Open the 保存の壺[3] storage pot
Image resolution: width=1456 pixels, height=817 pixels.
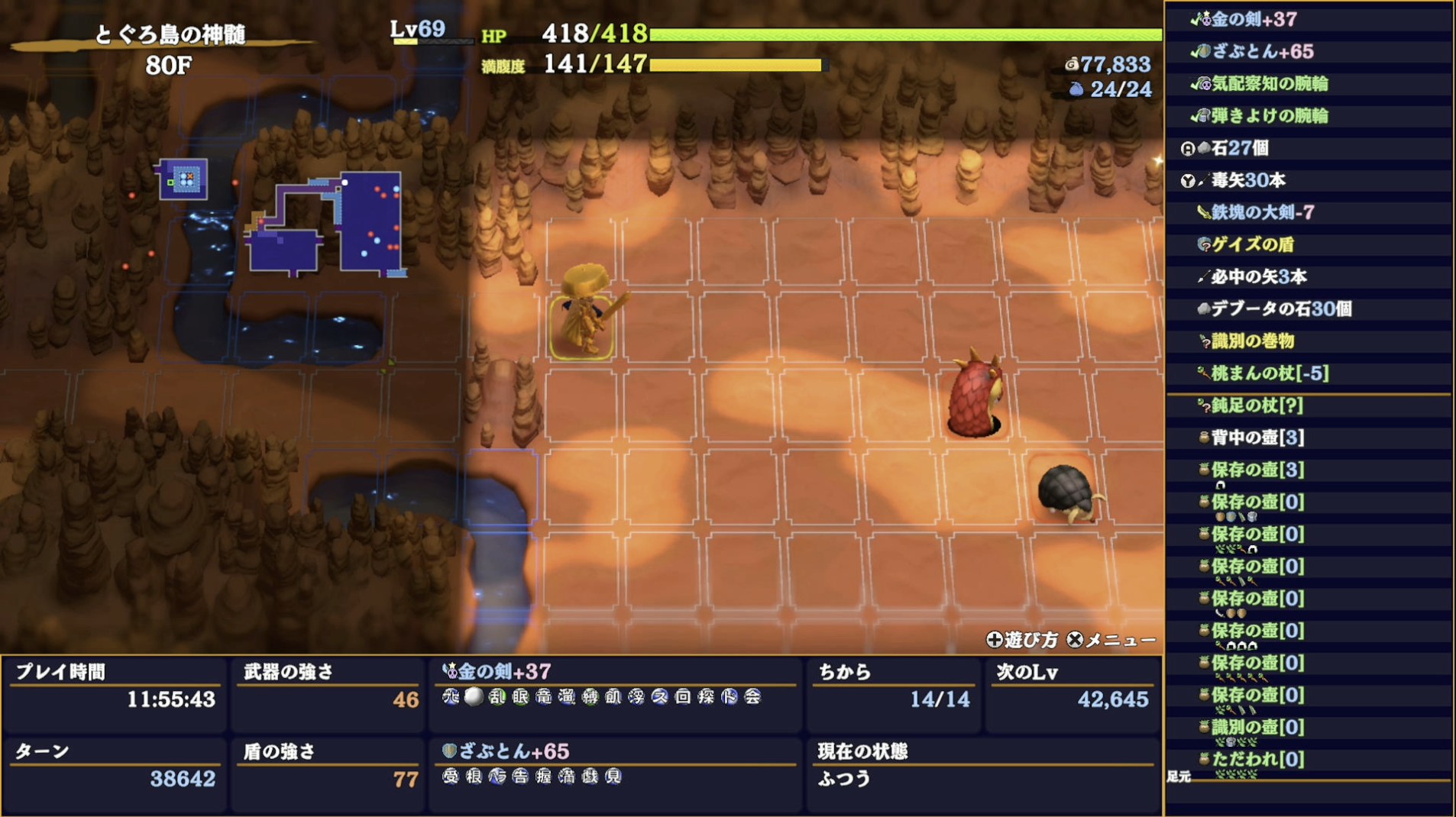tap(1257, 470)
